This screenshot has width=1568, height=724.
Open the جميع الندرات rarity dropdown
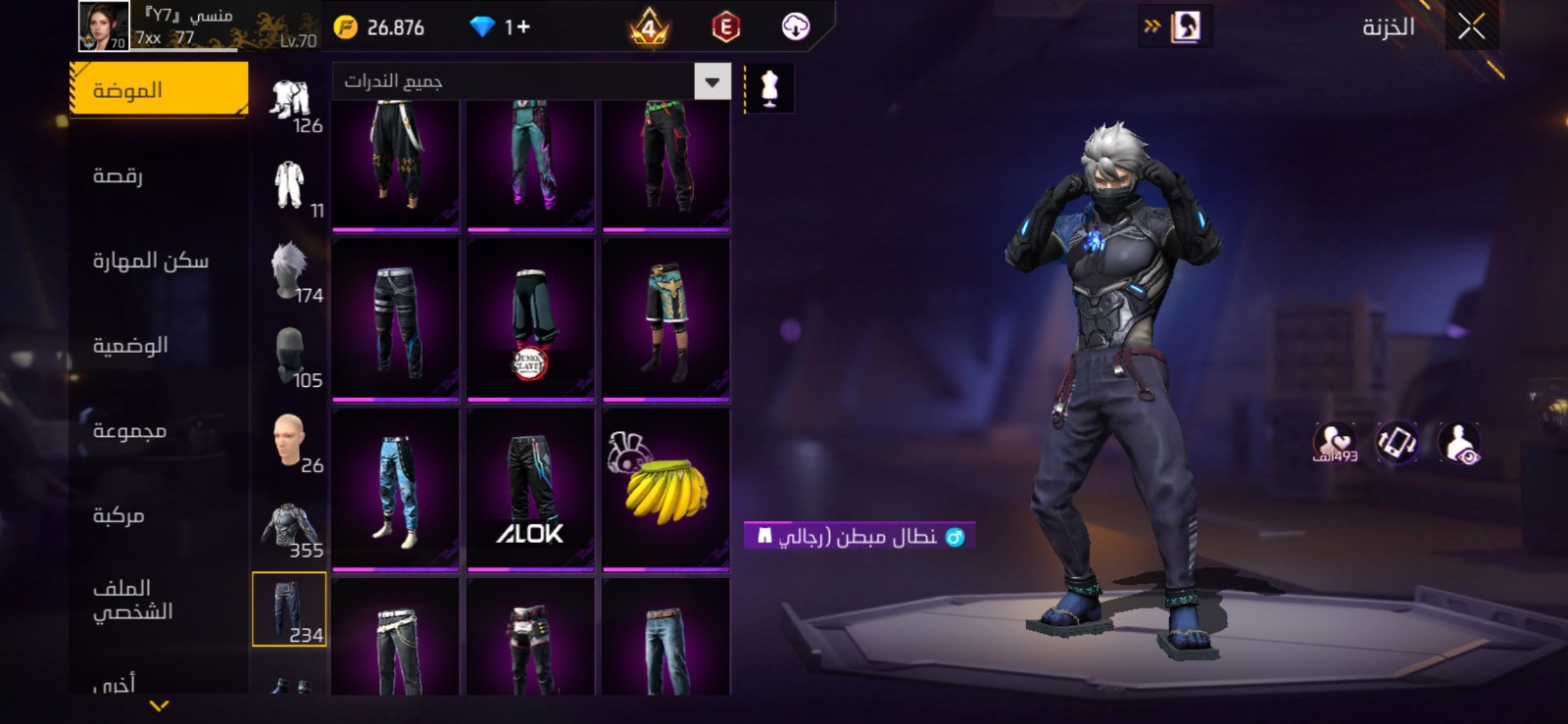[532, 82]
